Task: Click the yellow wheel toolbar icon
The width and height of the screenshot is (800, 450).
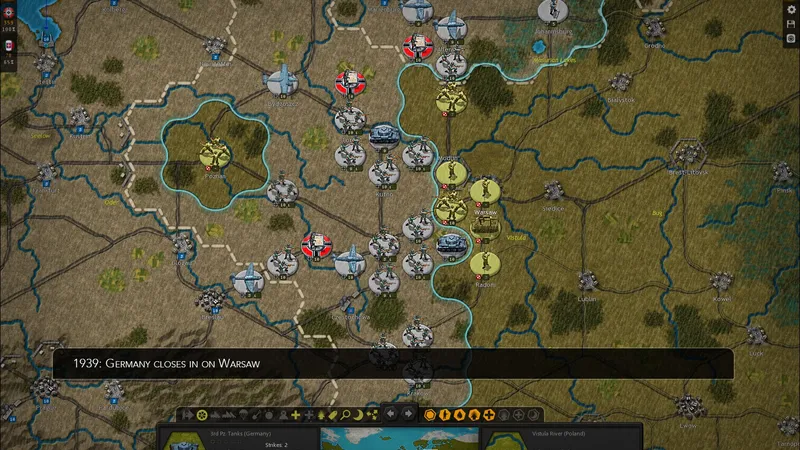Action: (200, 414)
